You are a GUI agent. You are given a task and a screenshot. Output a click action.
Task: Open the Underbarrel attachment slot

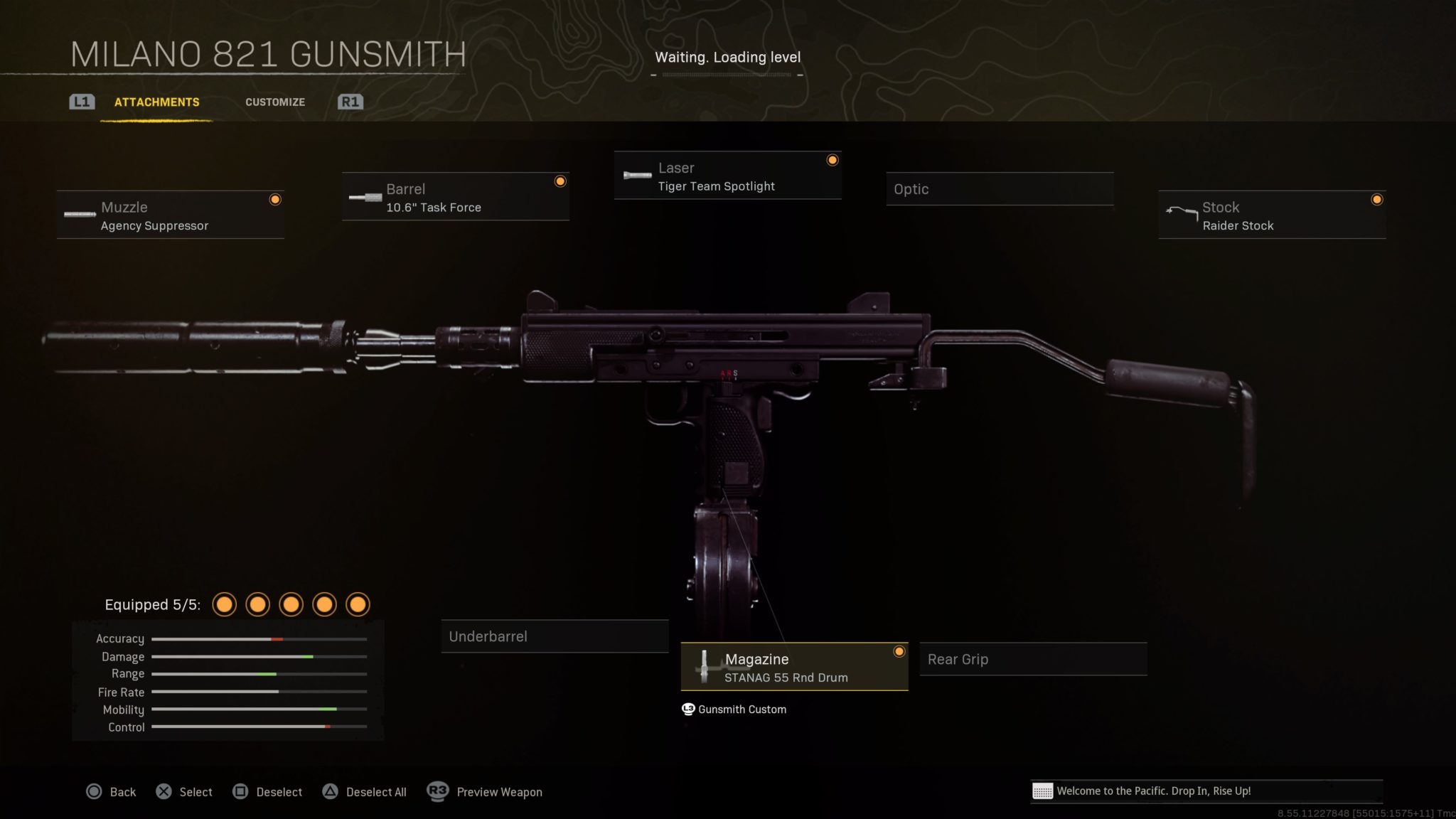coord(555,636)
